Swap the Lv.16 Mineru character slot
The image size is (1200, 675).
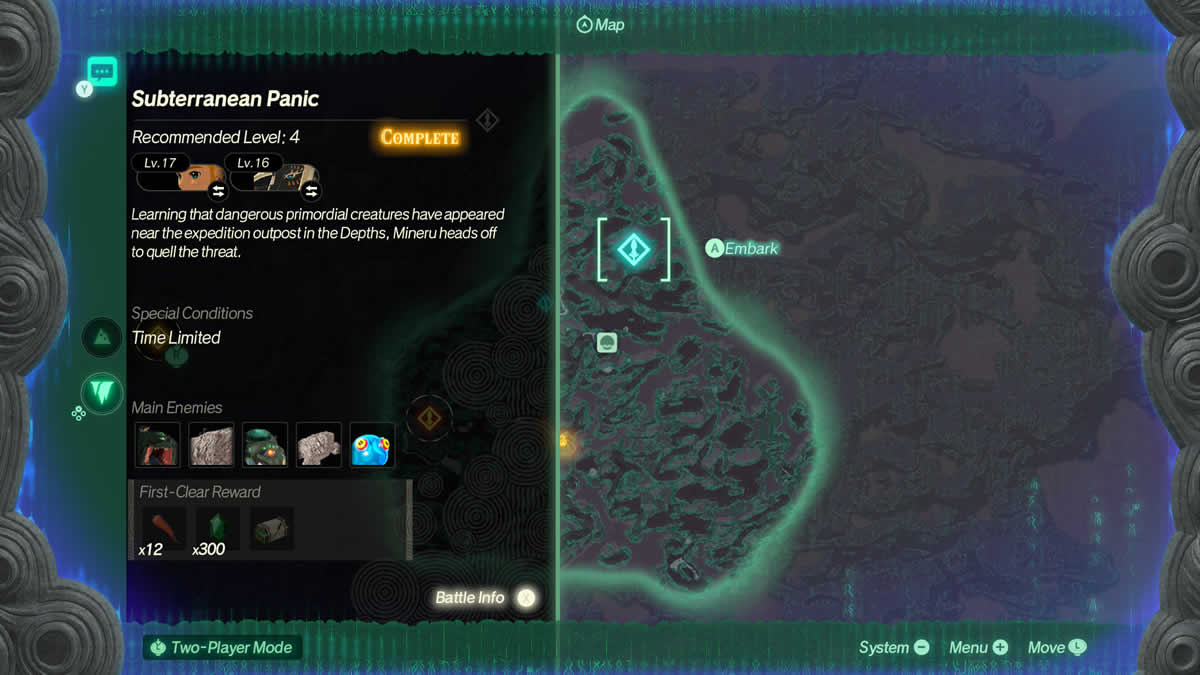coord(310,189)
